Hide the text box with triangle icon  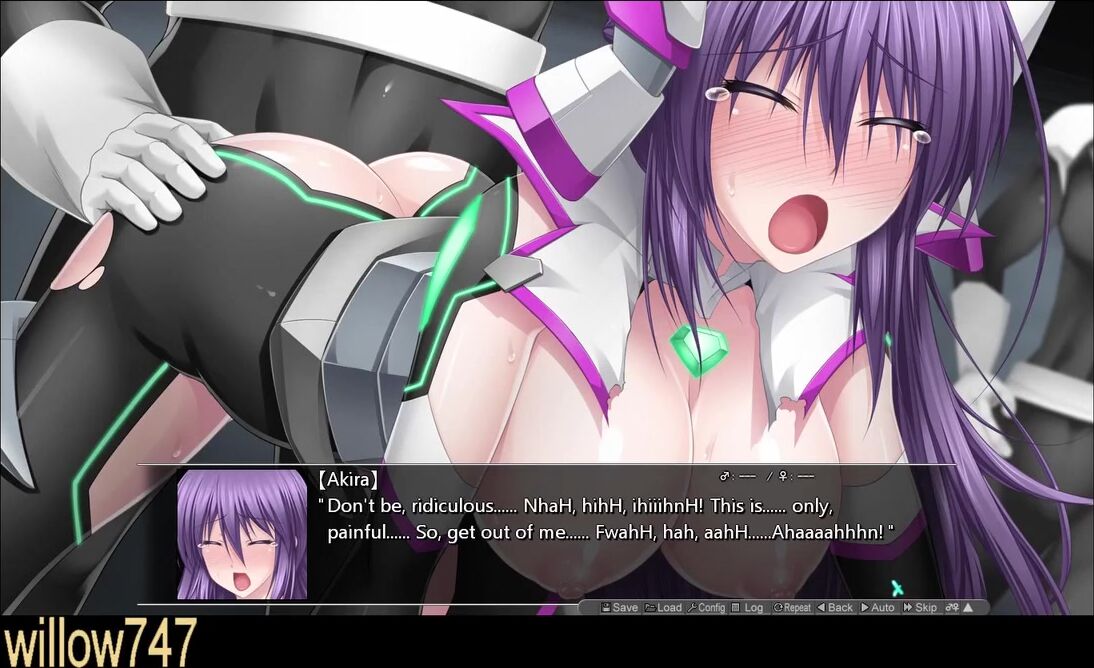pyautogui.click(x=968, y=607)
